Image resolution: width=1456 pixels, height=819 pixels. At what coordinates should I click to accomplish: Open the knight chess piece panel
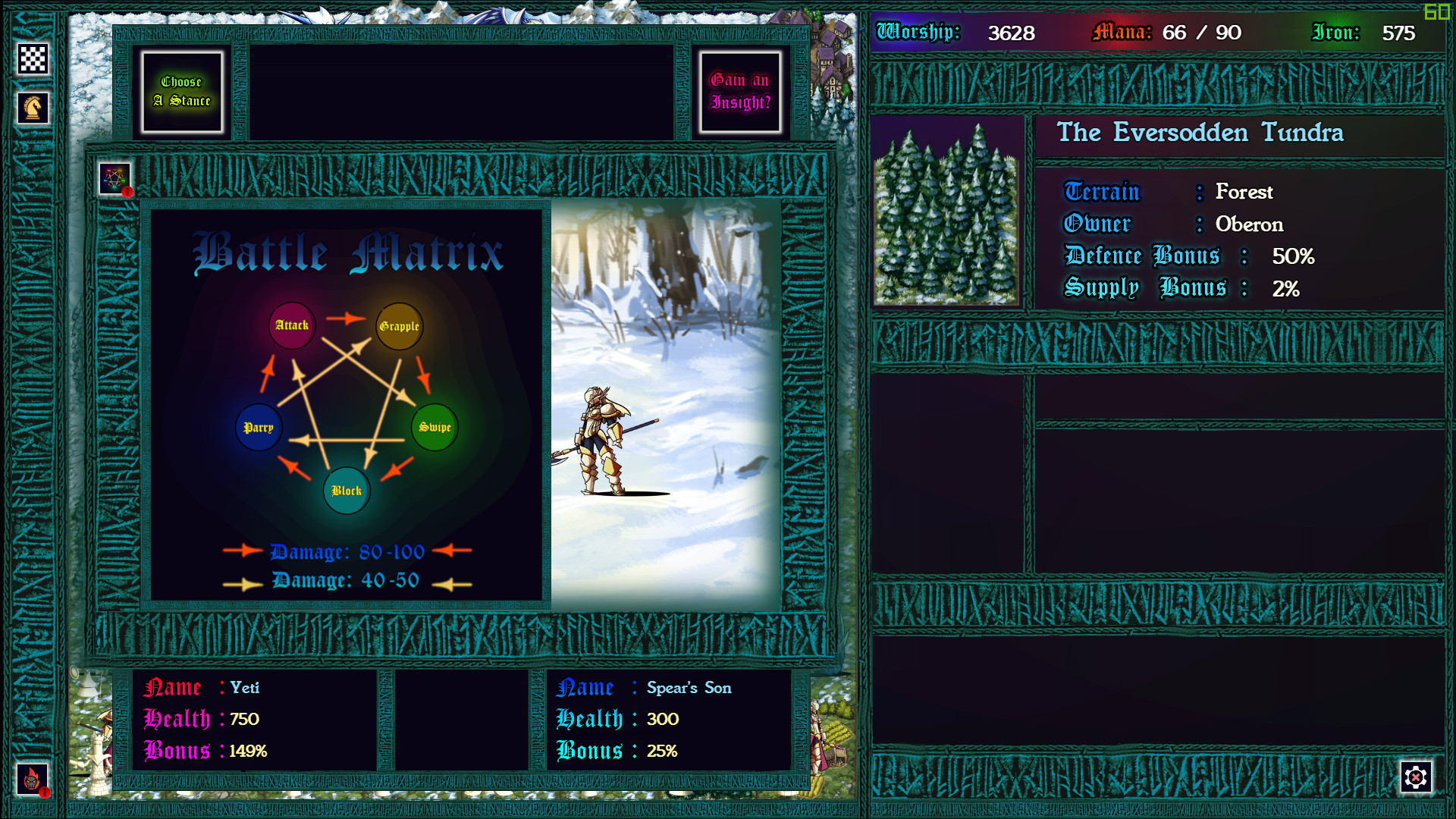[32, 108]
